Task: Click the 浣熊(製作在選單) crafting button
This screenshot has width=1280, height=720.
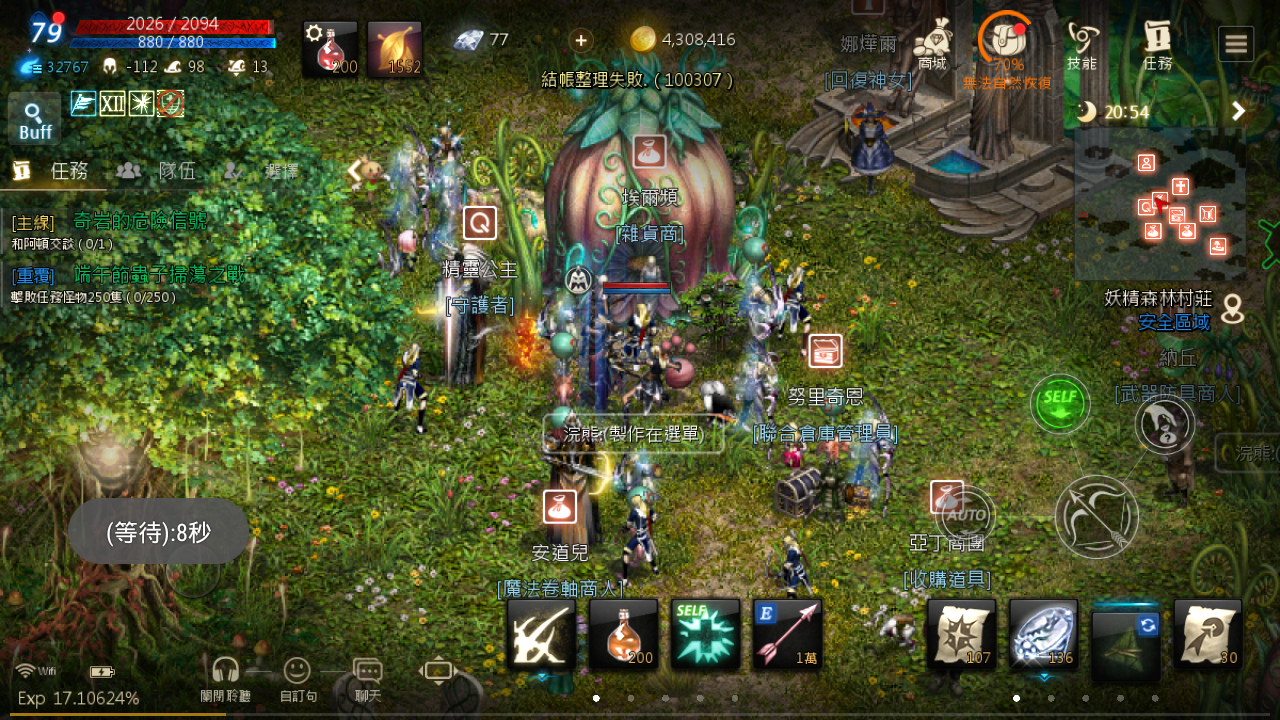Action: (x=632, y=432)
